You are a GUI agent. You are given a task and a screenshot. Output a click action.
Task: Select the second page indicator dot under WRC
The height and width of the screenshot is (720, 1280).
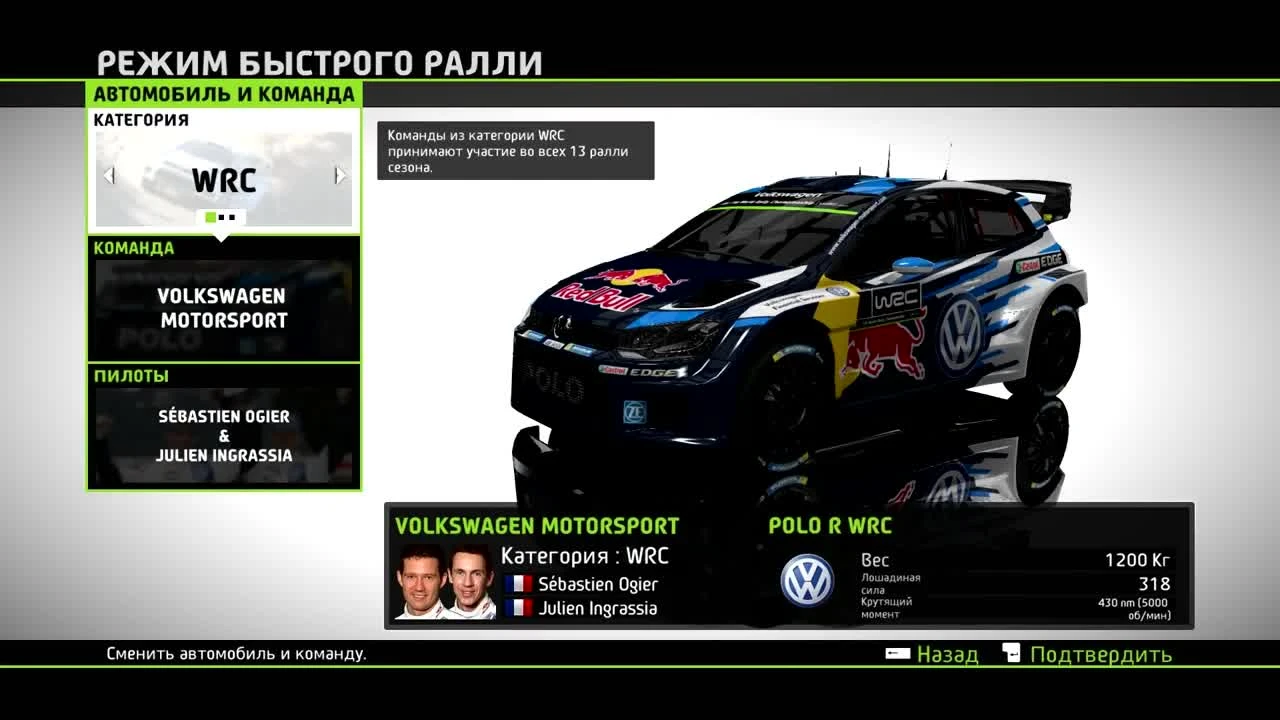pos(223,217)
